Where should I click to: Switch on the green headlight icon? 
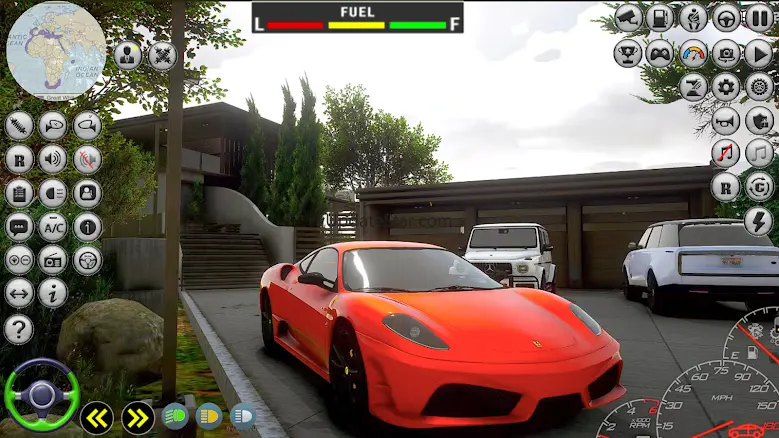pos(175,414)
